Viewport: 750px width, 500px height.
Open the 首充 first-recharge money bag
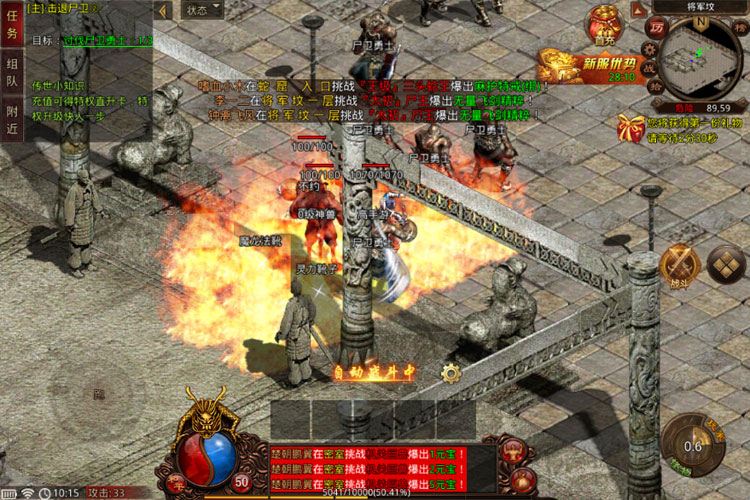click(604, 25)
